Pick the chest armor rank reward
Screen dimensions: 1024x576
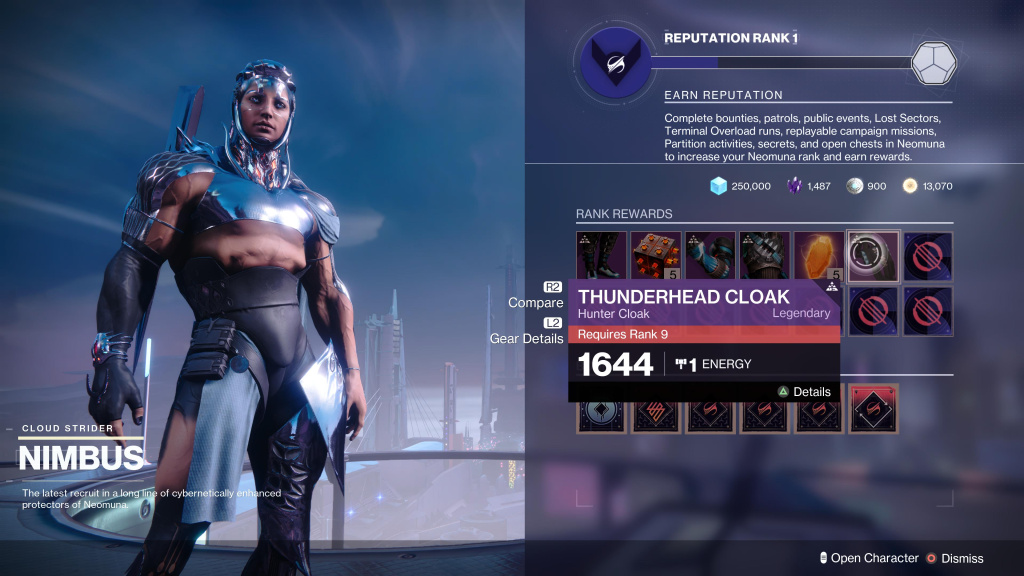tap(764, 255)
